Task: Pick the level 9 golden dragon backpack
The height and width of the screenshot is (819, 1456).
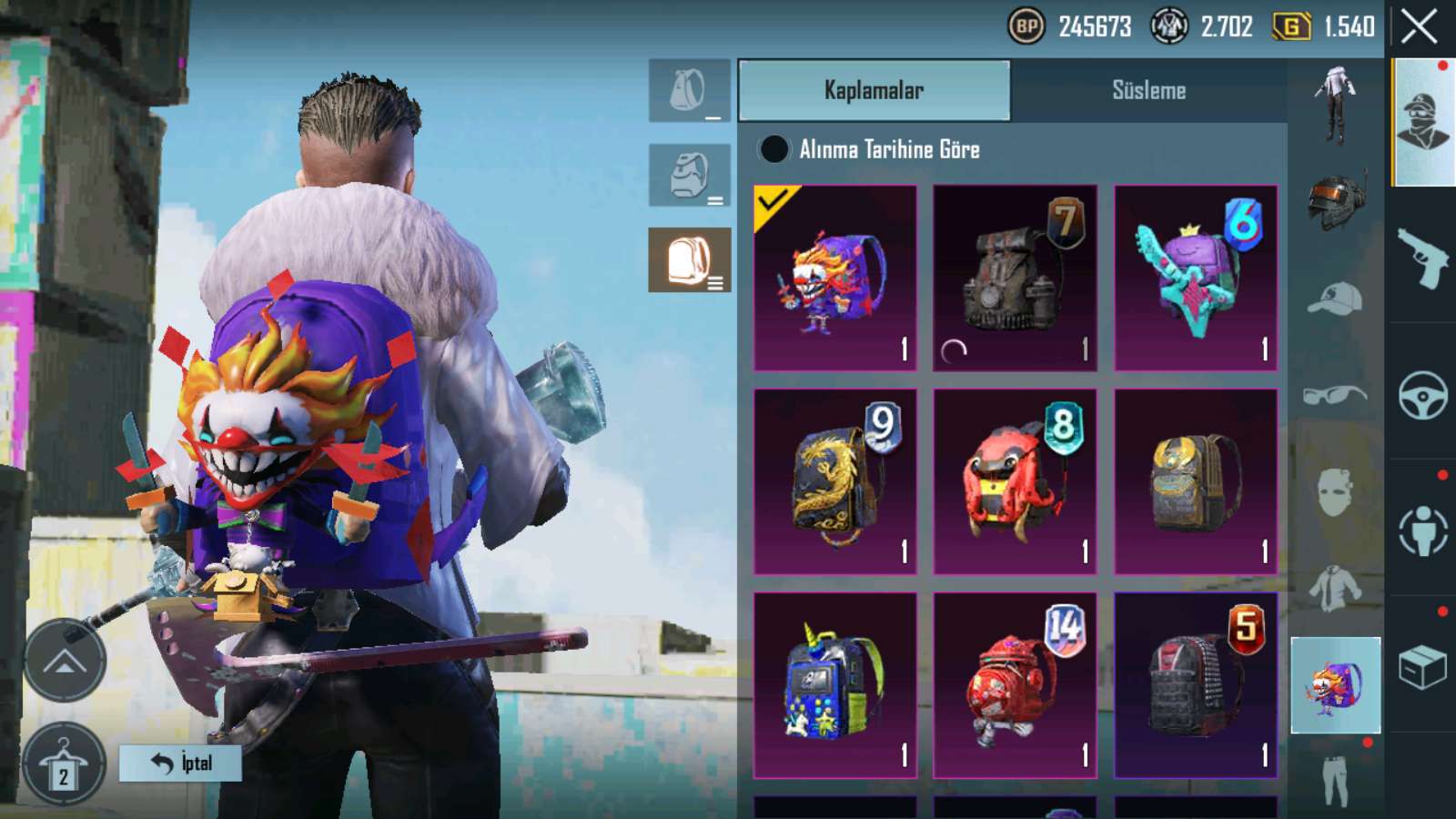Action: click(x=835, y=481)
